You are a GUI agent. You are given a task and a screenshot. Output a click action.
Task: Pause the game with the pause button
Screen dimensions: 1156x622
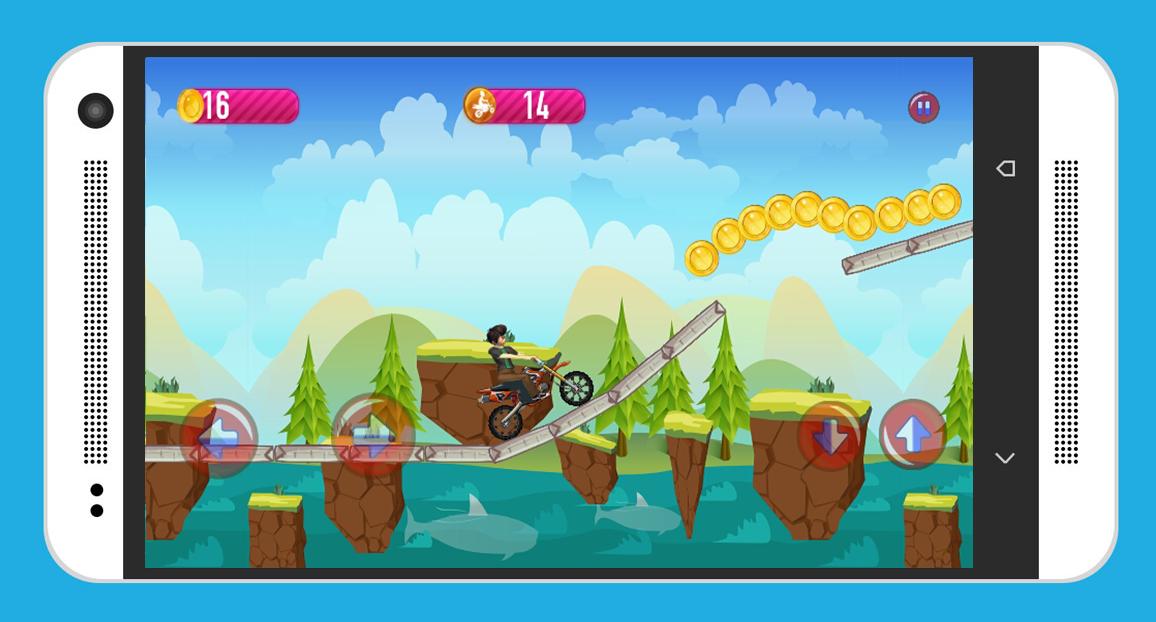tap(923, 107)
